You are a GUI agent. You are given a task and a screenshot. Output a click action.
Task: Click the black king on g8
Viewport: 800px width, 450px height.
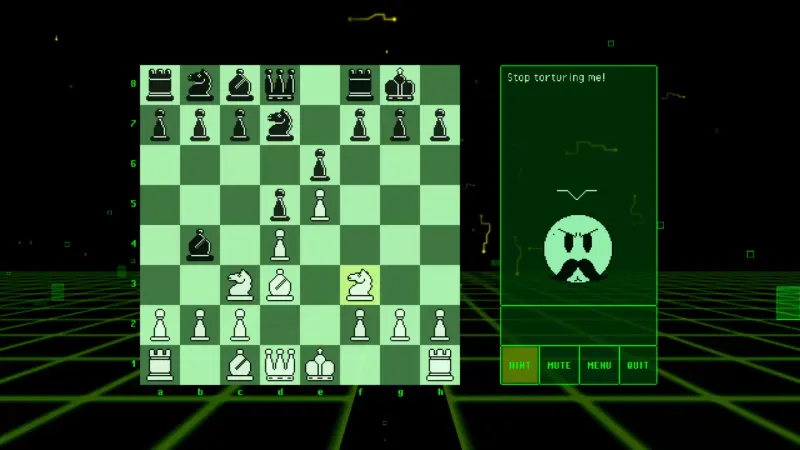tap(400, 85)
